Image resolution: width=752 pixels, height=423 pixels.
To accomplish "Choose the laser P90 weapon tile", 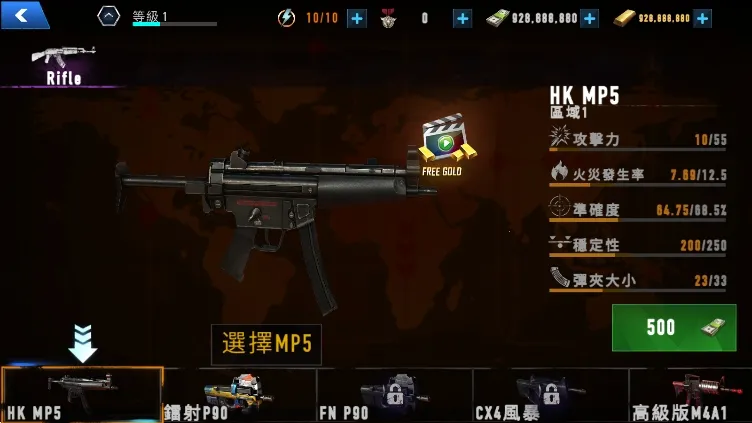I will [239, 395].
